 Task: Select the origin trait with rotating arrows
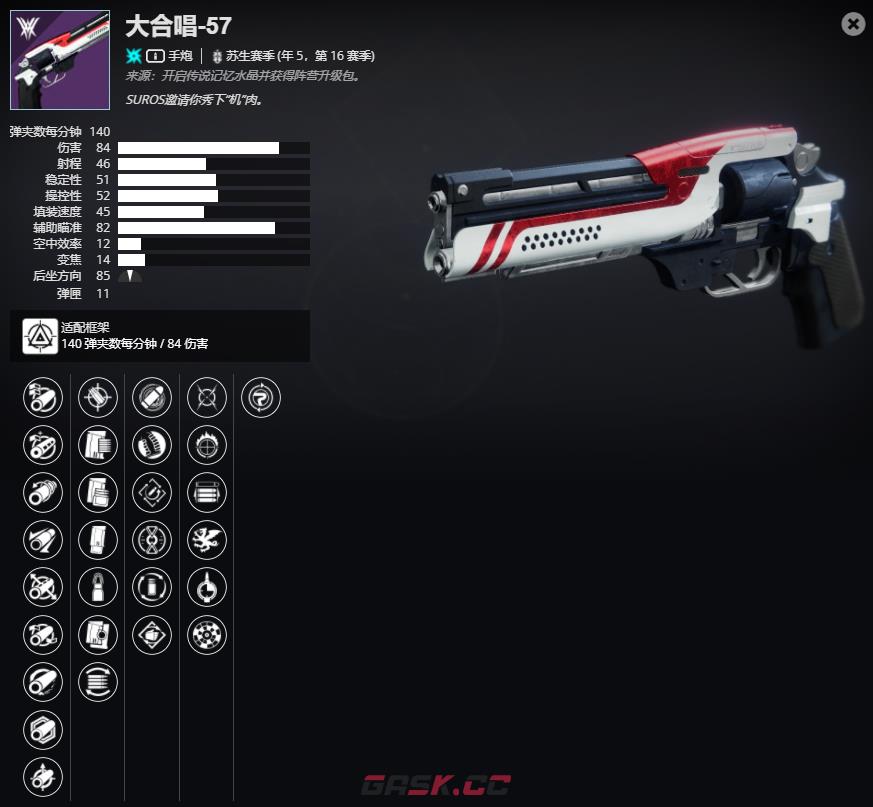click(261, 398)
